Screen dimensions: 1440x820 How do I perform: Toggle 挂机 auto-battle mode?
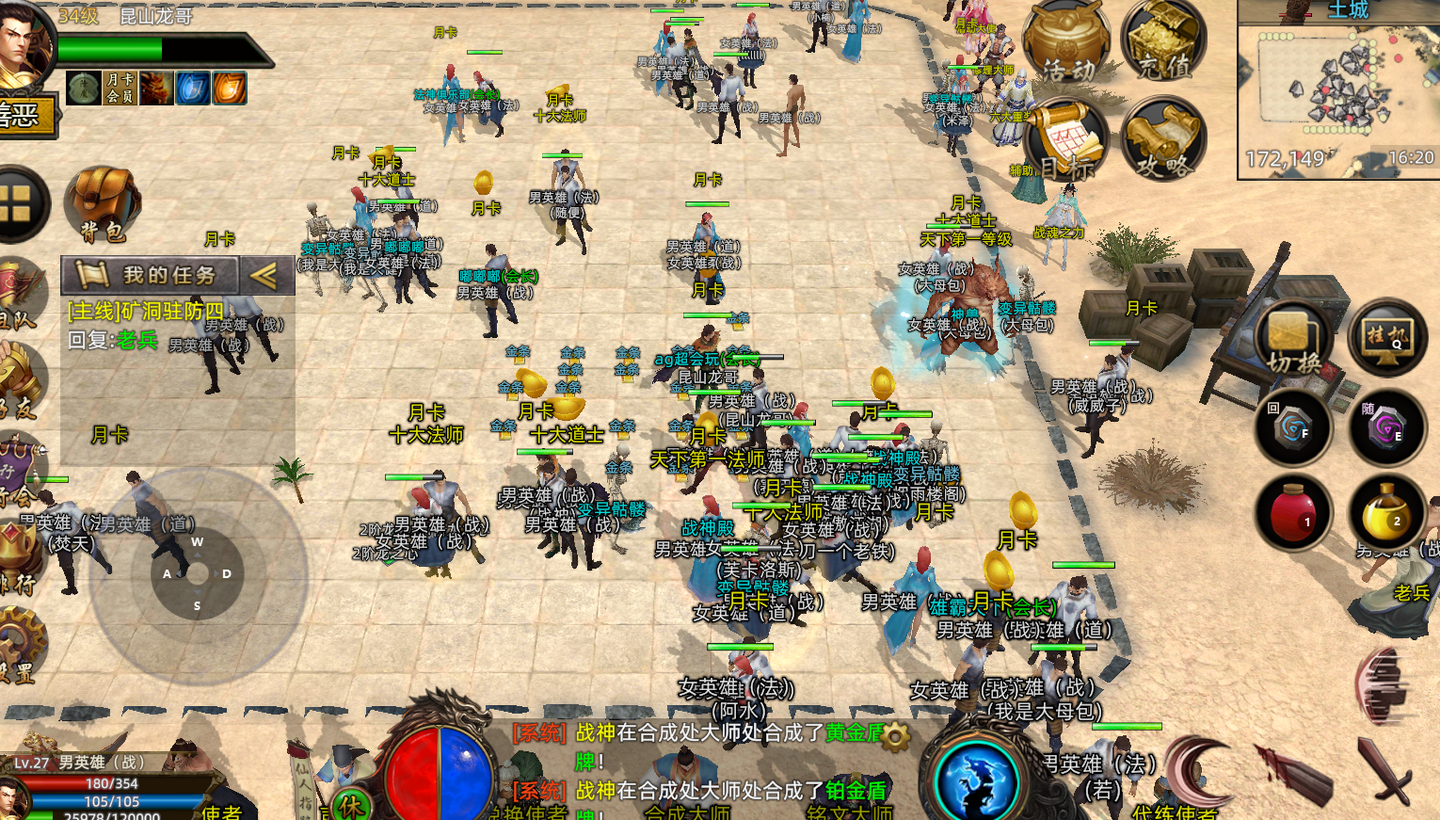(x=1387, y=337)
